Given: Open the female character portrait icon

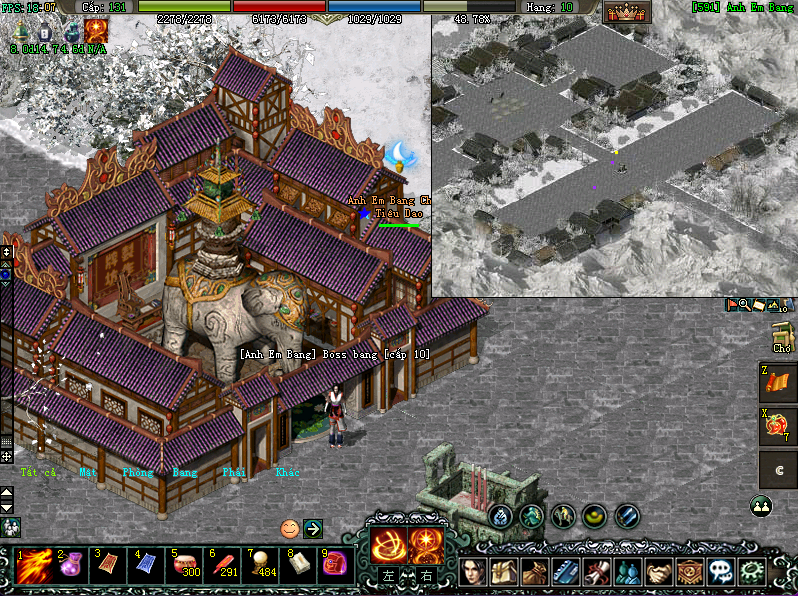Looking at the screenshot, I should point(475,571).
